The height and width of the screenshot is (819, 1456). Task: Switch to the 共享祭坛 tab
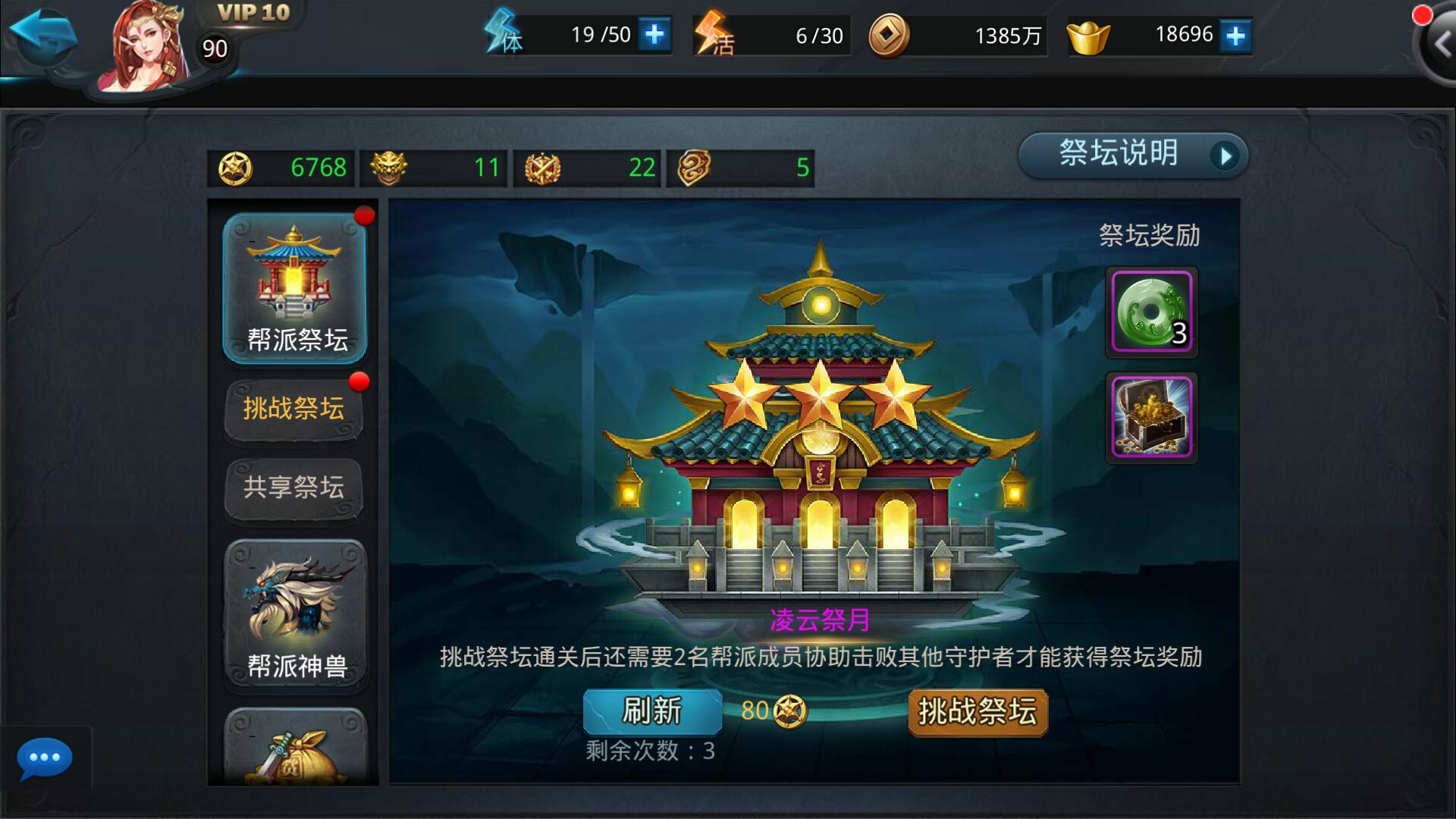[x=293, y=488]
